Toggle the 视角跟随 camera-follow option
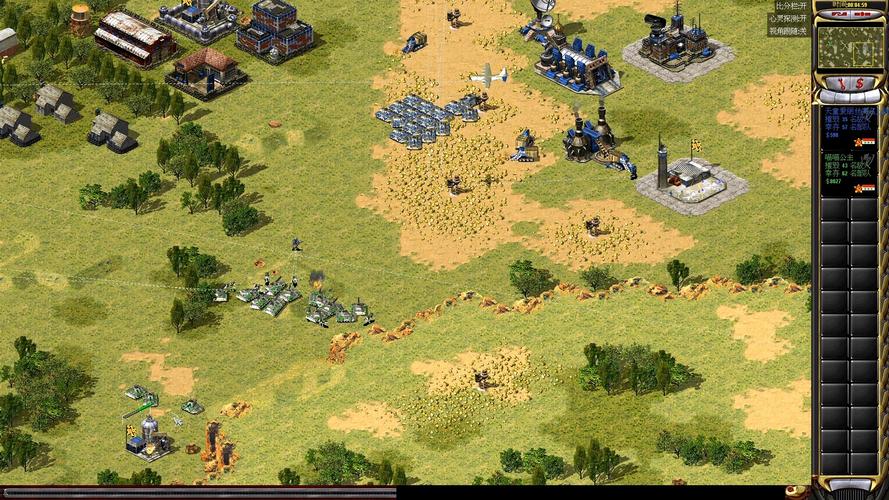Viewport: 889px width, 500px height. click(790, 31)
